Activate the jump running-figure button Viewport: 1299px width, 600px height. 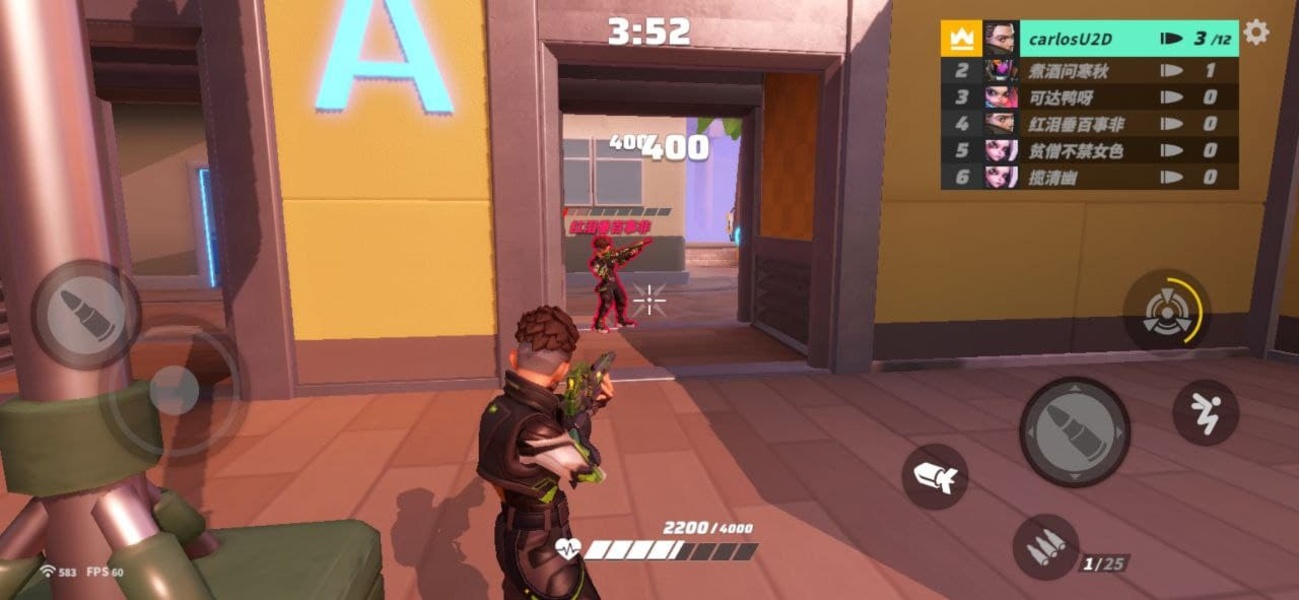tap(1205, 412)
